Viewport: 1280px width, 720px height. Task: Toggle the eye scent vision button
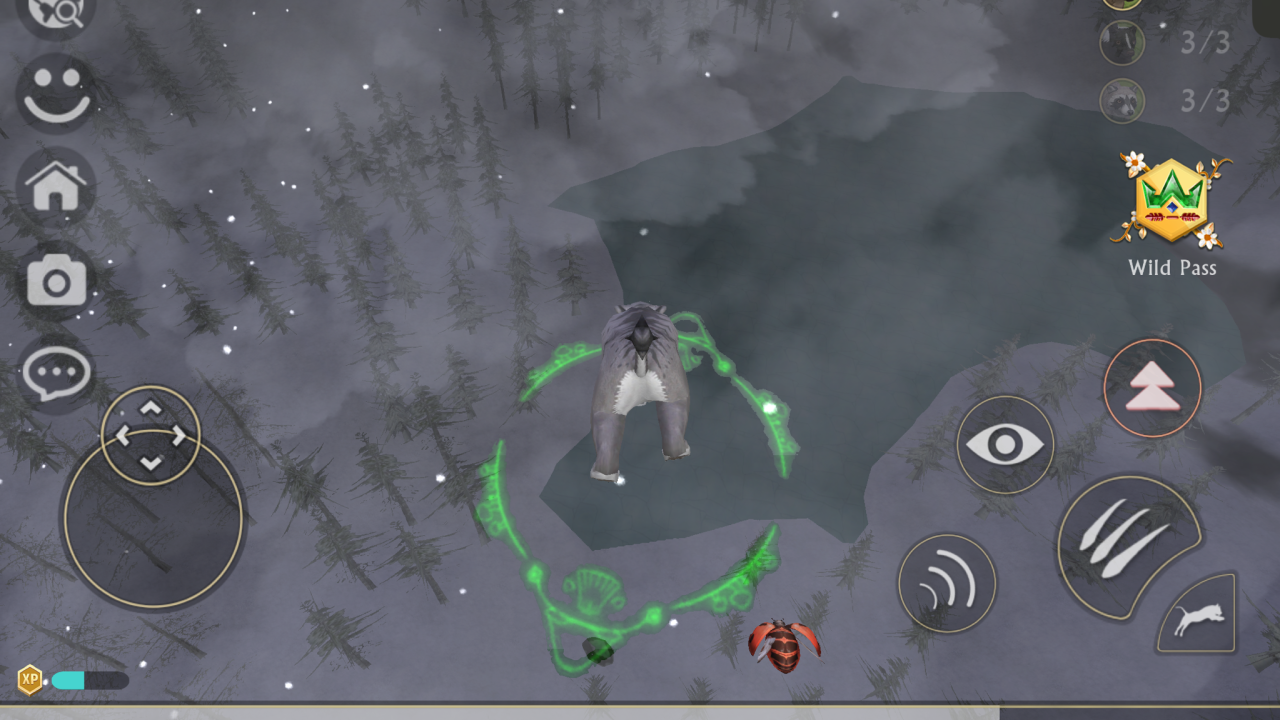[x=1005, y=445]
